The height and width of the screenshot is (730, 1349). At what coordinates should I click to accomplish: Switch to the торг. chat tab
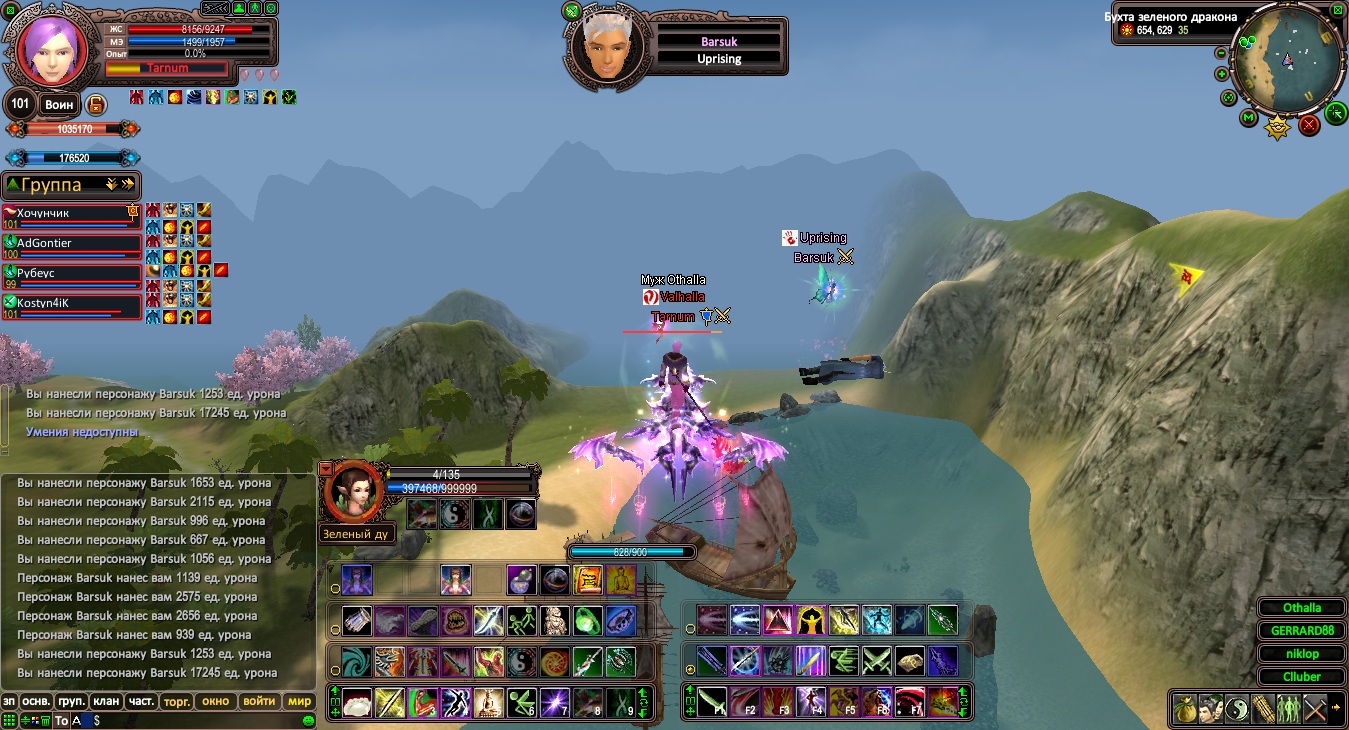[x=177, y=701]
